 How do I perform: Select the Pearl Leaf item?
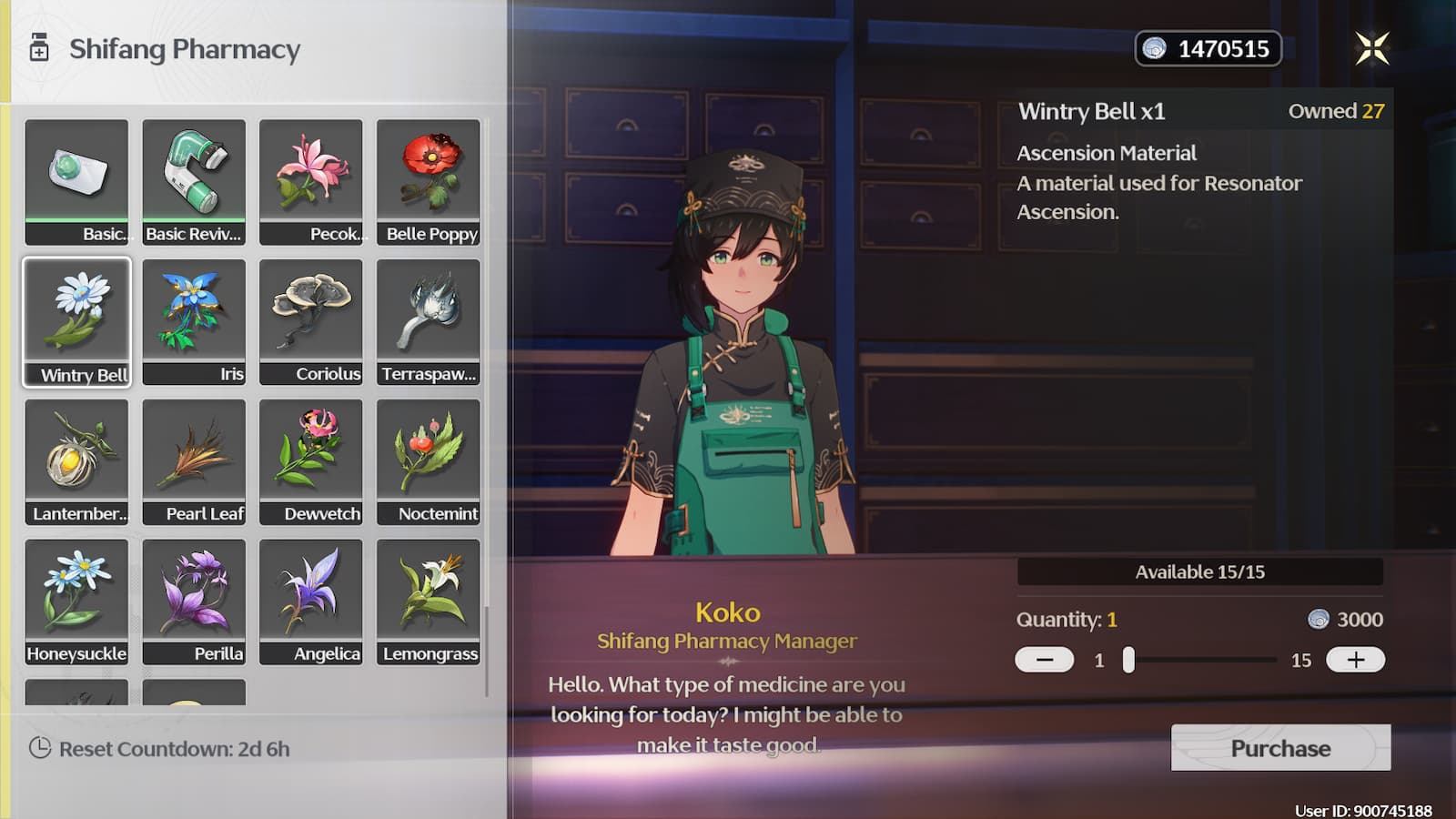click(194, 461)
